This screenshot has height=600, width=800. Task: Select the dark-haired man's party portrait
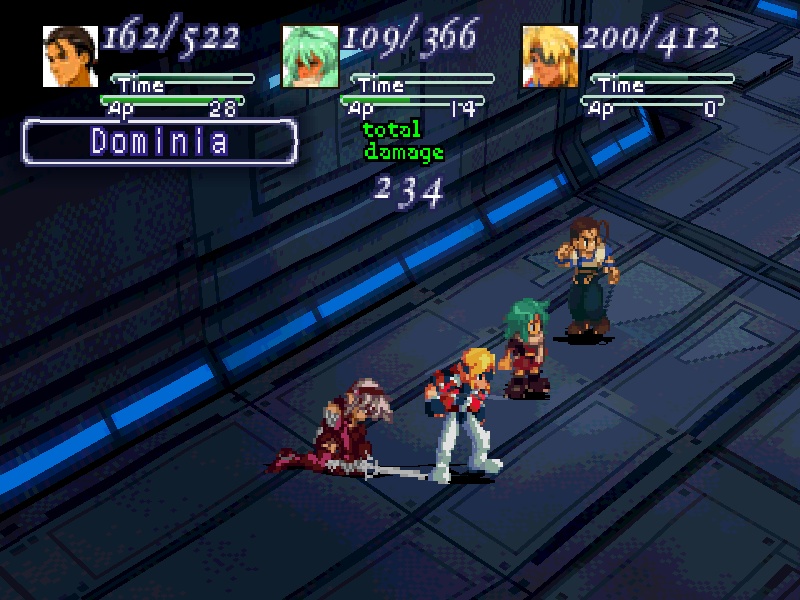(69, 56)
